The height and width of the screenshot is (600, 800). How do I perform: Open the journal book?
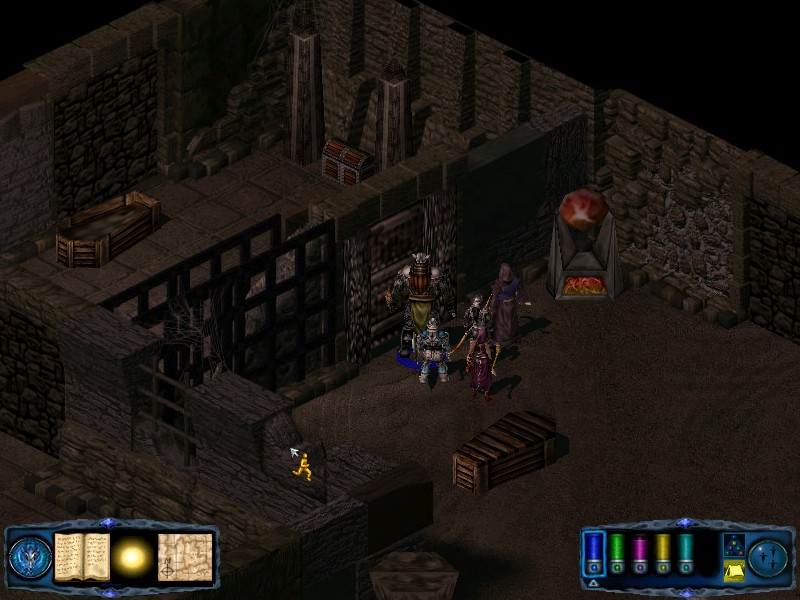coord(82,557)
